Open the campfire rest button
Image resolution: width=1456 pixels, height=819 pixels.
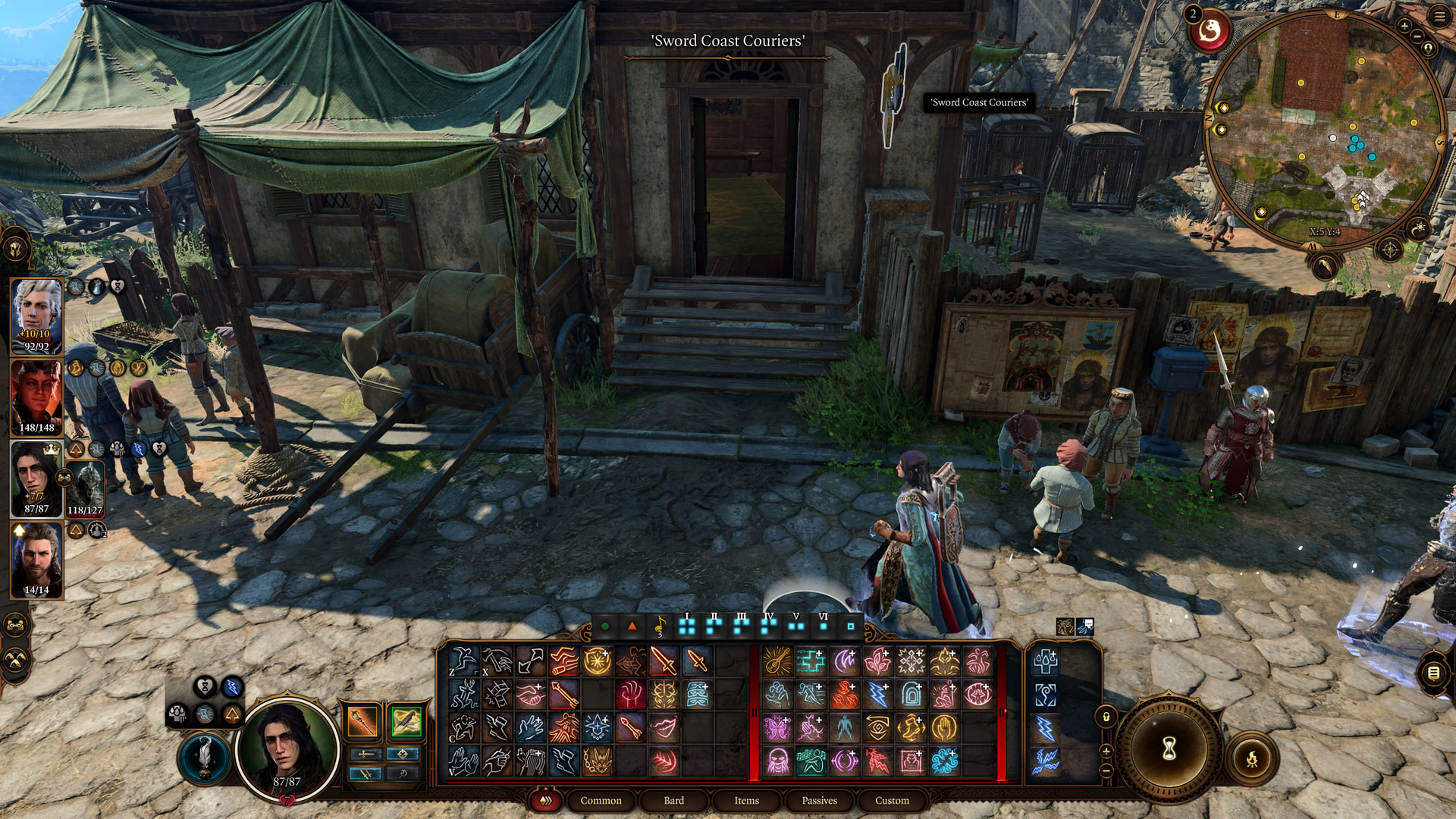[1252, 758]
